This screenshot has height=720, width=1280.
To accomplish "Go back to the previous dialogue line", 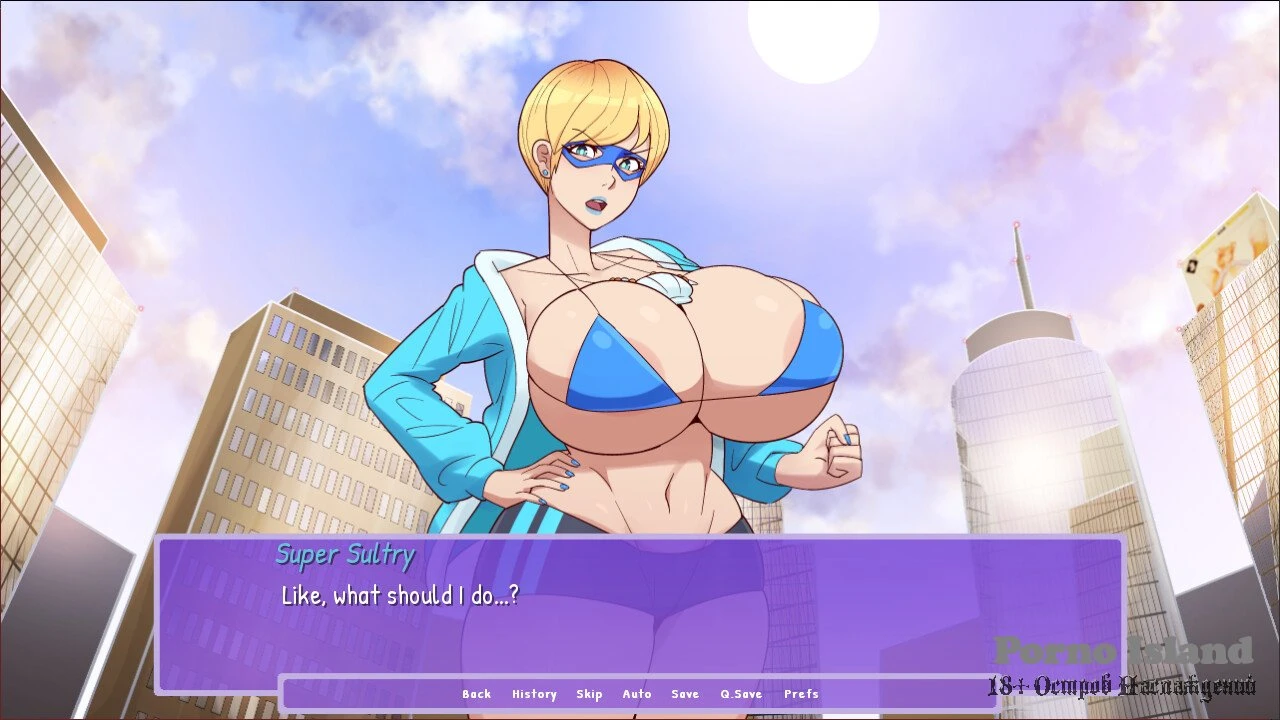I will click(476, 694).
